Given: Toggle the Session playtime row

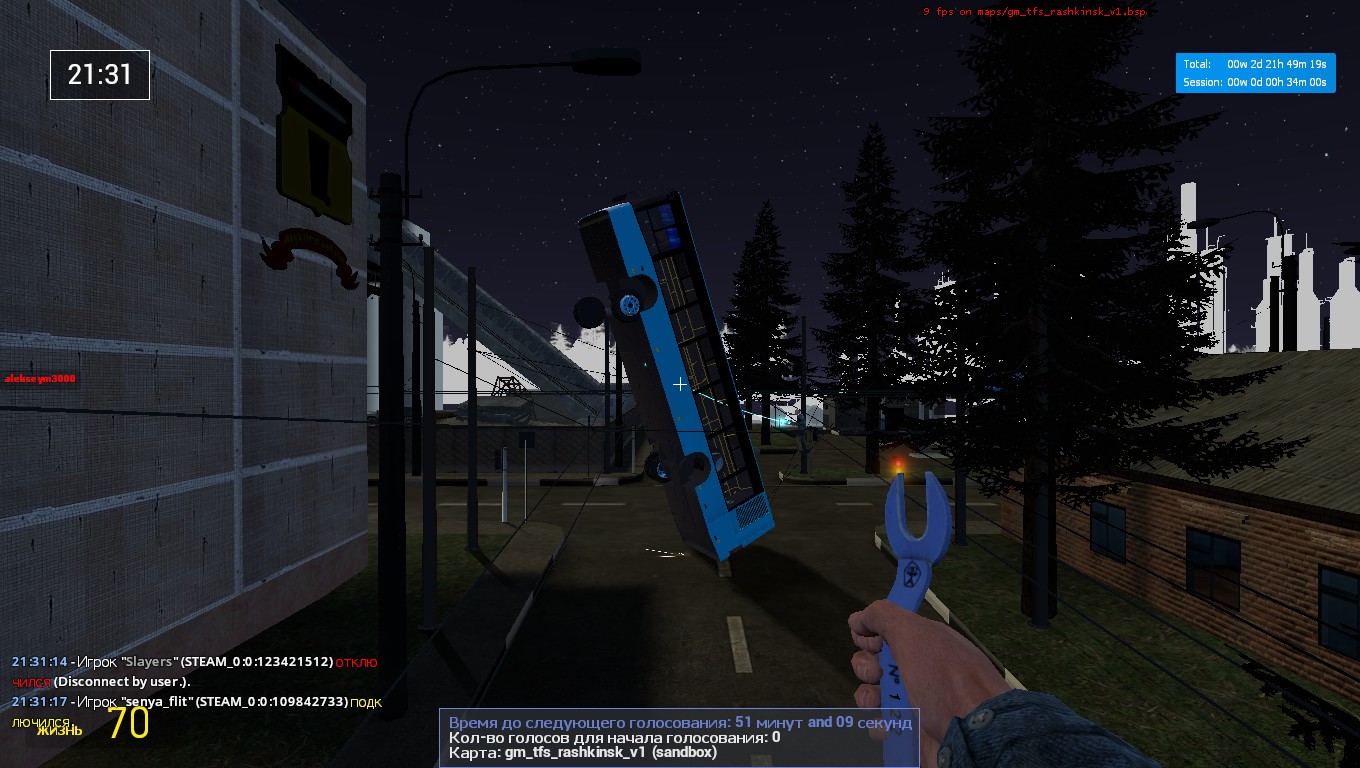Looking at the screenshot, I should [1255, 84].
